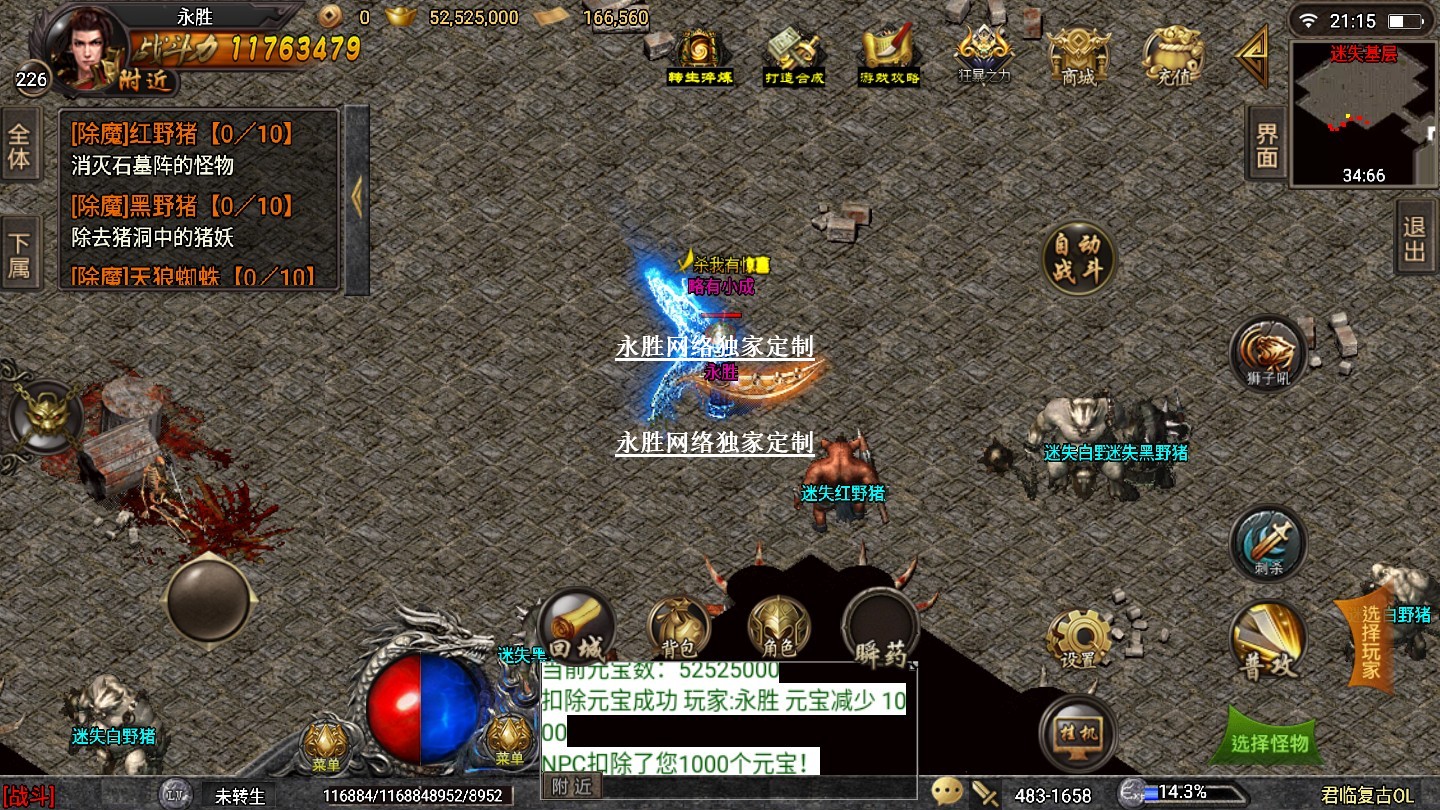Viewport: 1440px width, 810px height.
Task: Open the 转生淬炼 rebirth icon
Action: [701, 56]
